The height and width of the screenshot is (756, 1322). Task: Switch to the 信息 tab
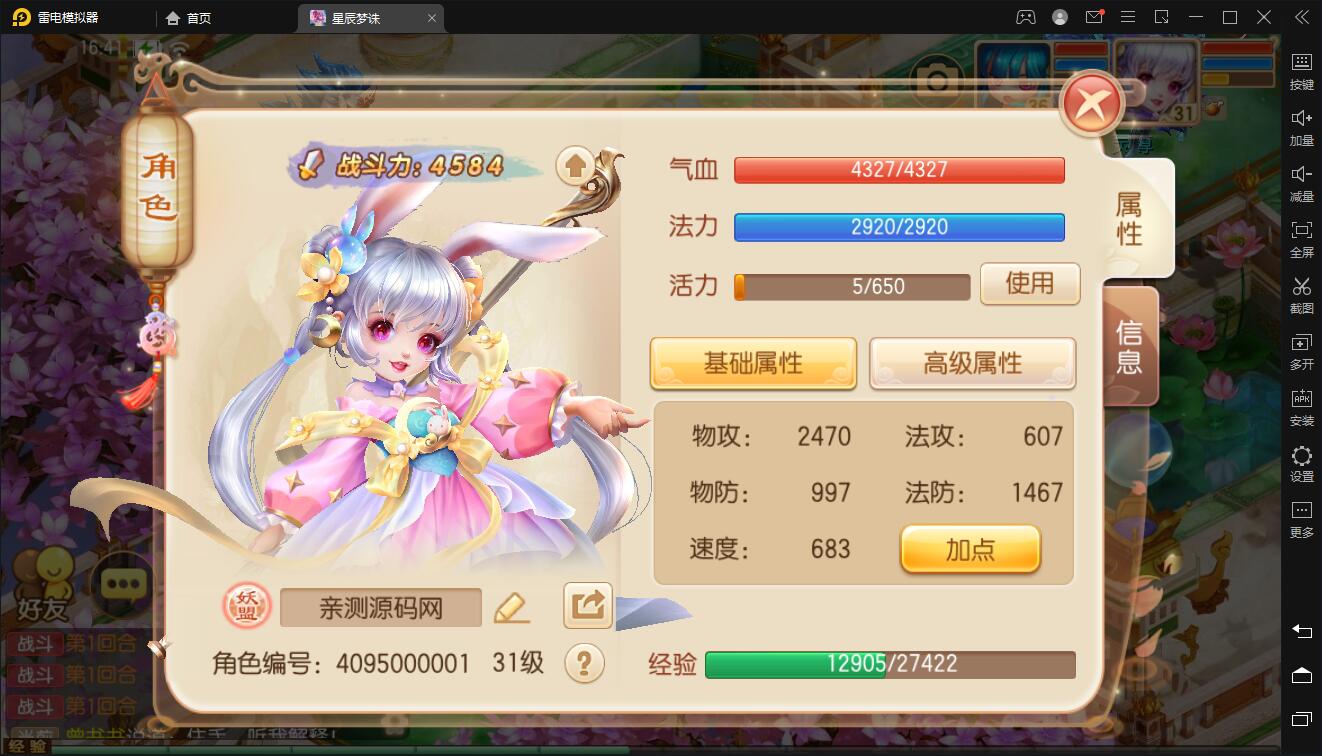point(1128,346)
